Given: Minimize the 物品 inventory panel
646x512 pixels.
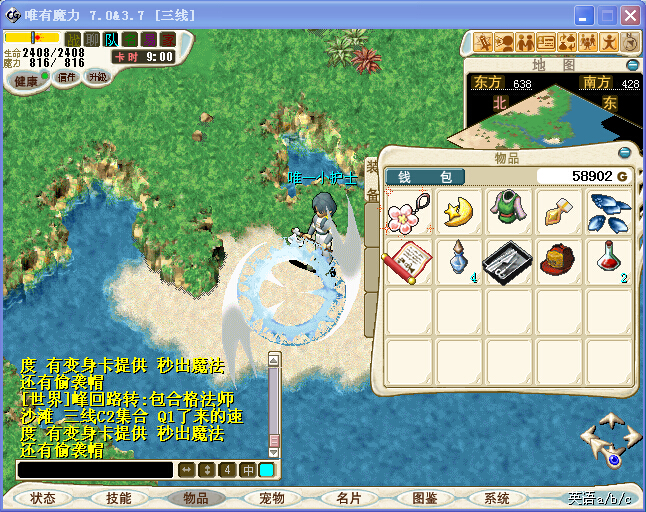Looking at the screenshot, I should point(625,154).
